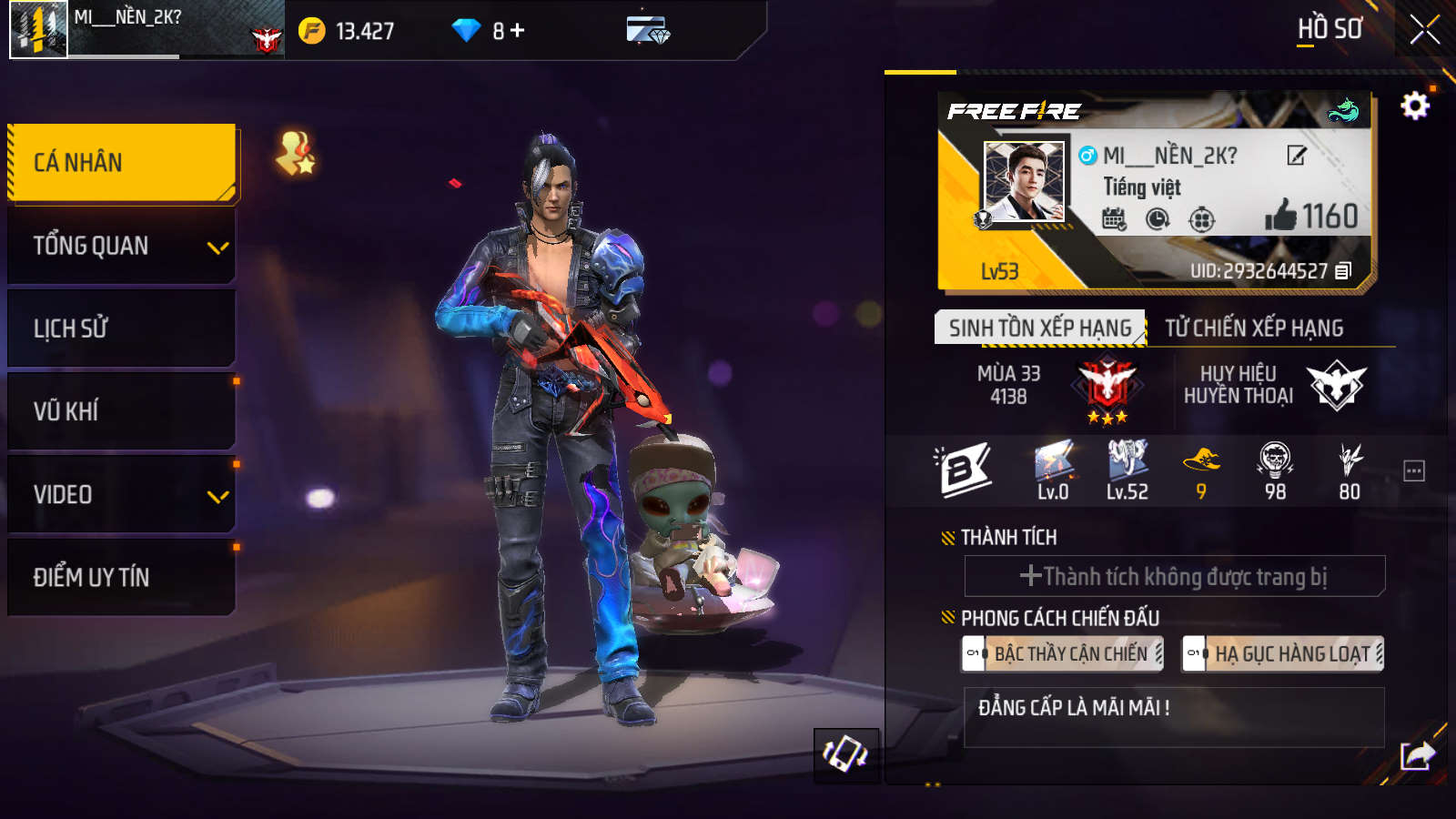Edit the player name with pencil icon
Viewport: 1456px width, 819px height.
pos(1297,156)
